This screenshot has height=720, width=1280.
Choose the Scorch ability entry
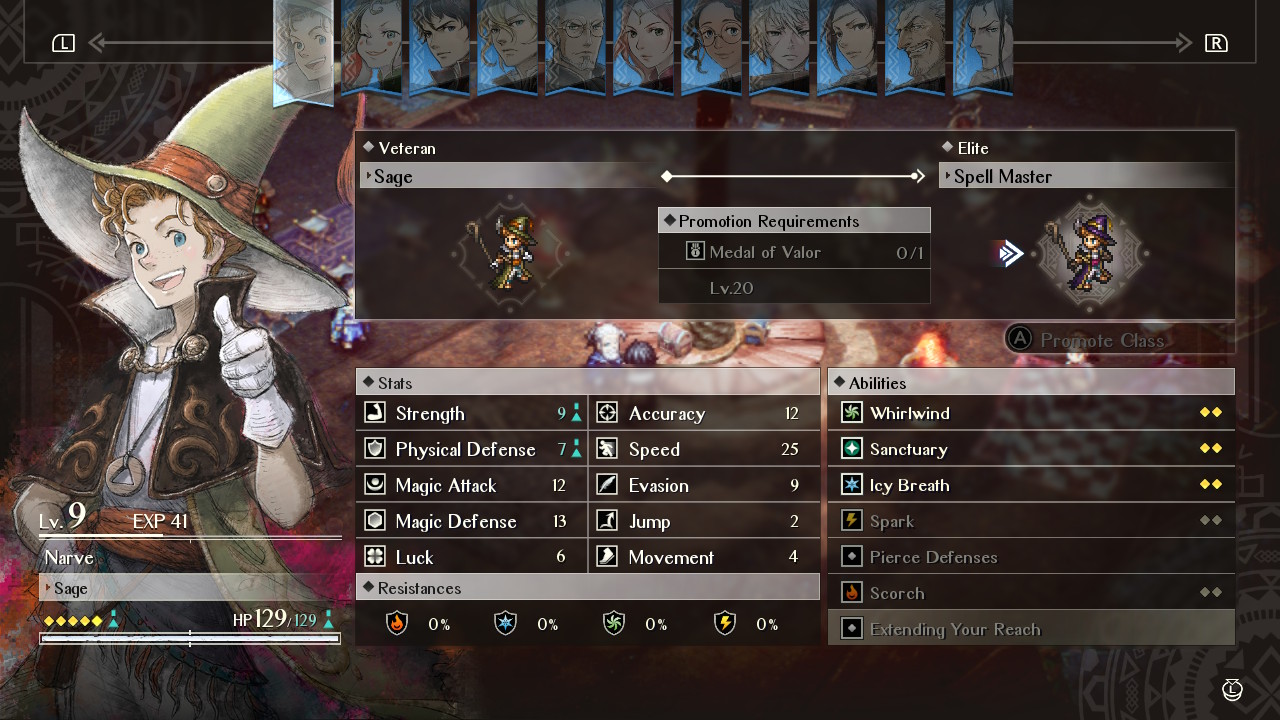[1031, 593]
